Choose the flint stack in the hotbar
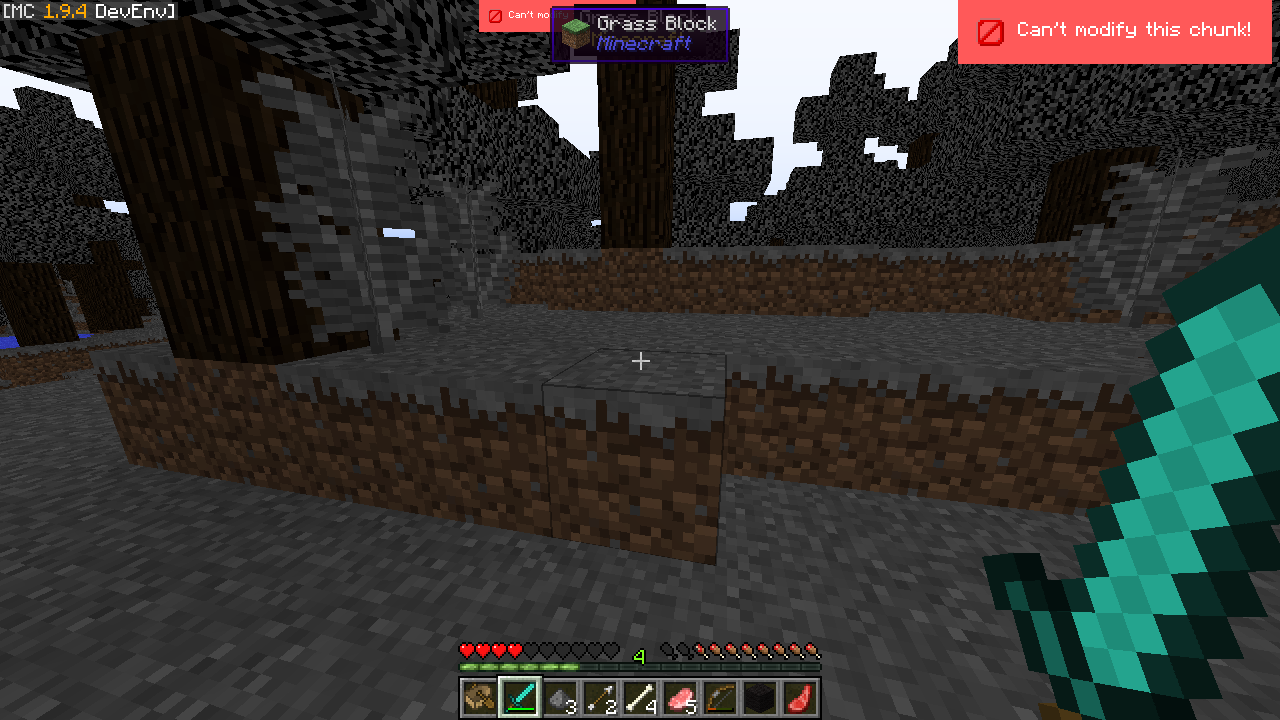 pyautogui.click(x=560, y=697)
